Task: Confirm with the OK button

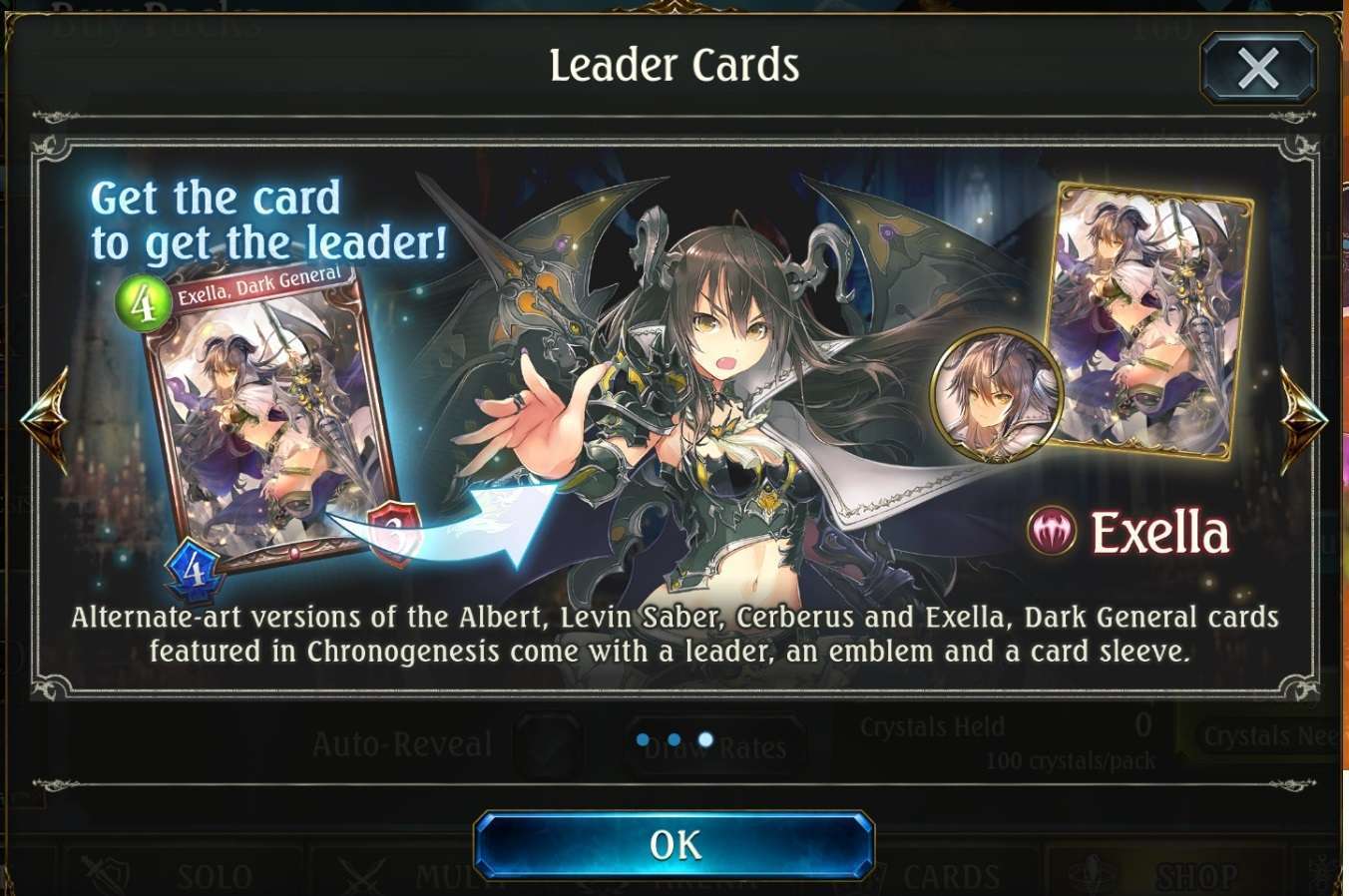Action: pyautogui.click(x=674, y=845)
